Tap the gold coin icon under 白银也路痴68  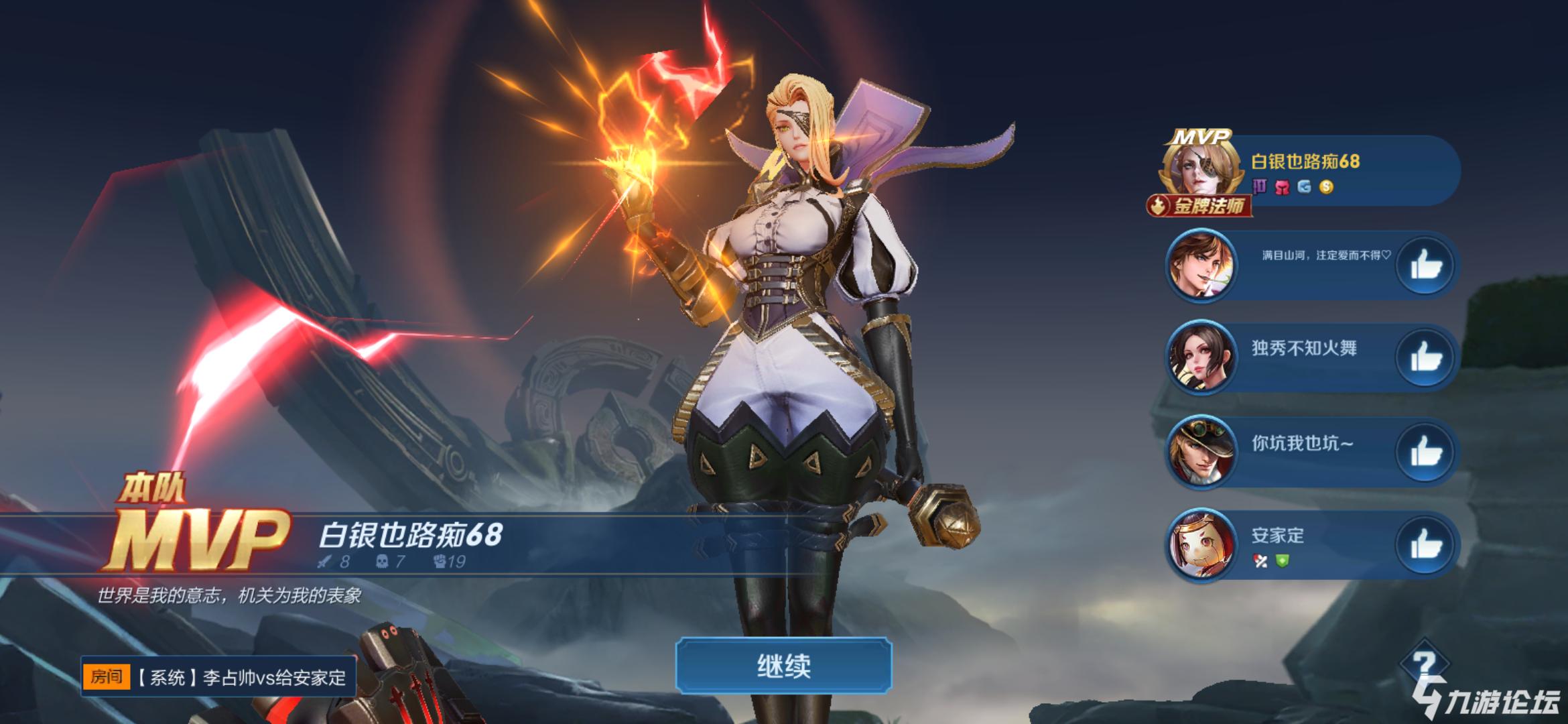tap(1326, 186)
